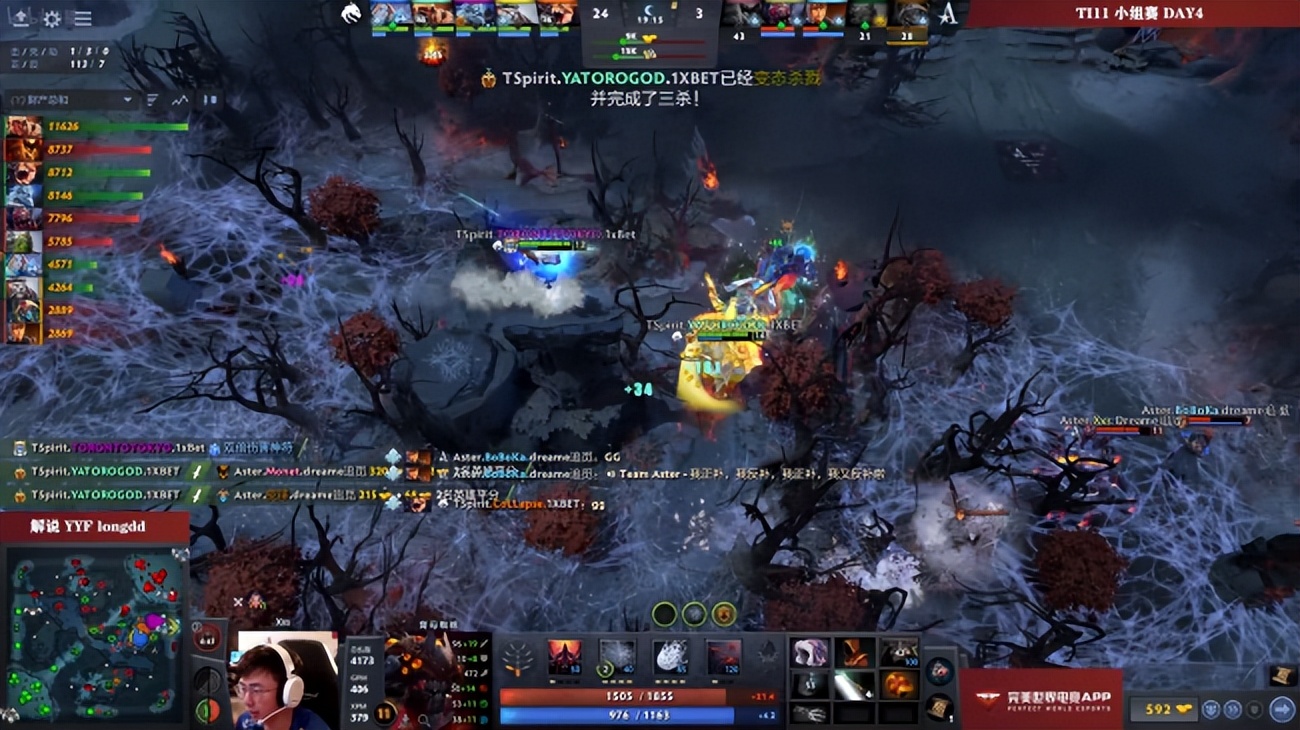Image resolution: width=1300 pixels, height=730 pixels.
Task: Click the Aster team logo in the top bar
Action: (x=945, y=15)
